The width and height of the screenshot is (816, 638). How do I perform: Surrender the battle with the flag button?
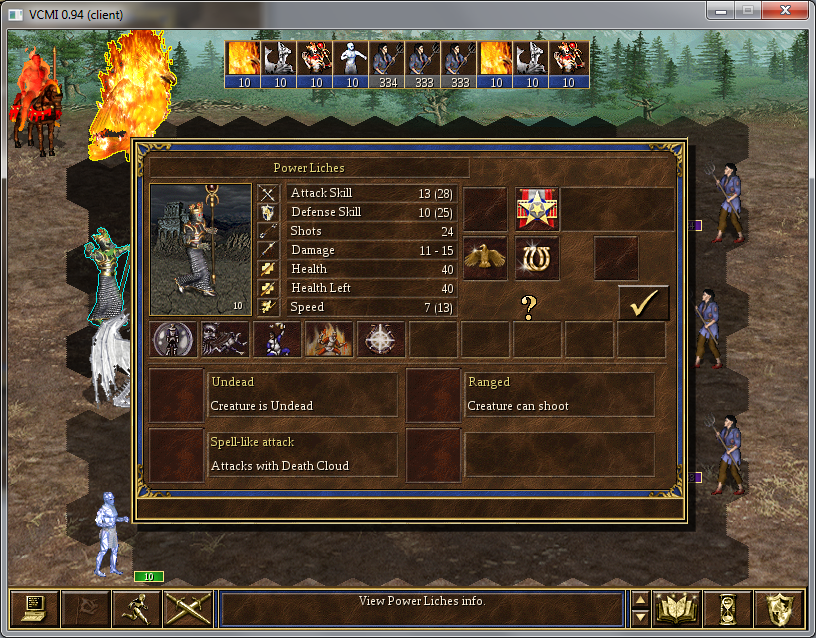pos(85,608)
